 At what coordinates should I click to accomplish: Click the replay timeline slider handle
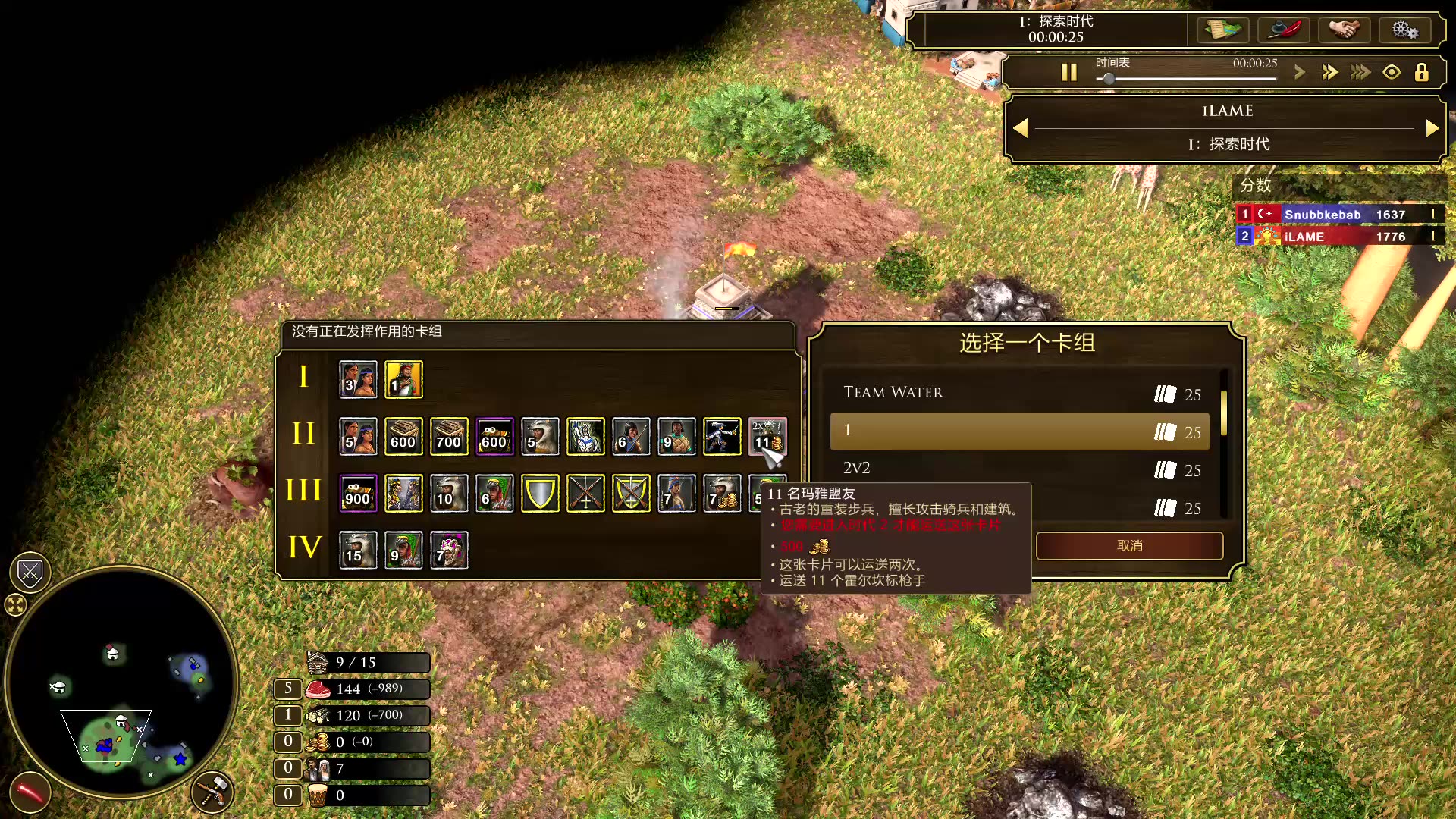[1109, 79]
